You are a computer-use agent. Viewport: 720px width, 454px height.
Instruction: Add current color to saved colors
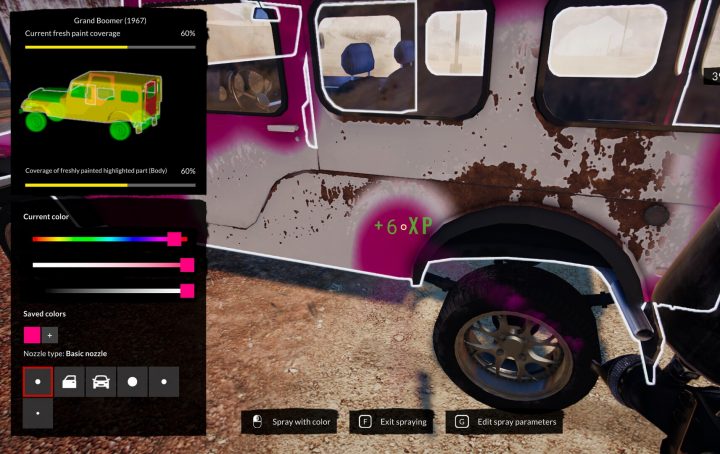pos(50,336)
